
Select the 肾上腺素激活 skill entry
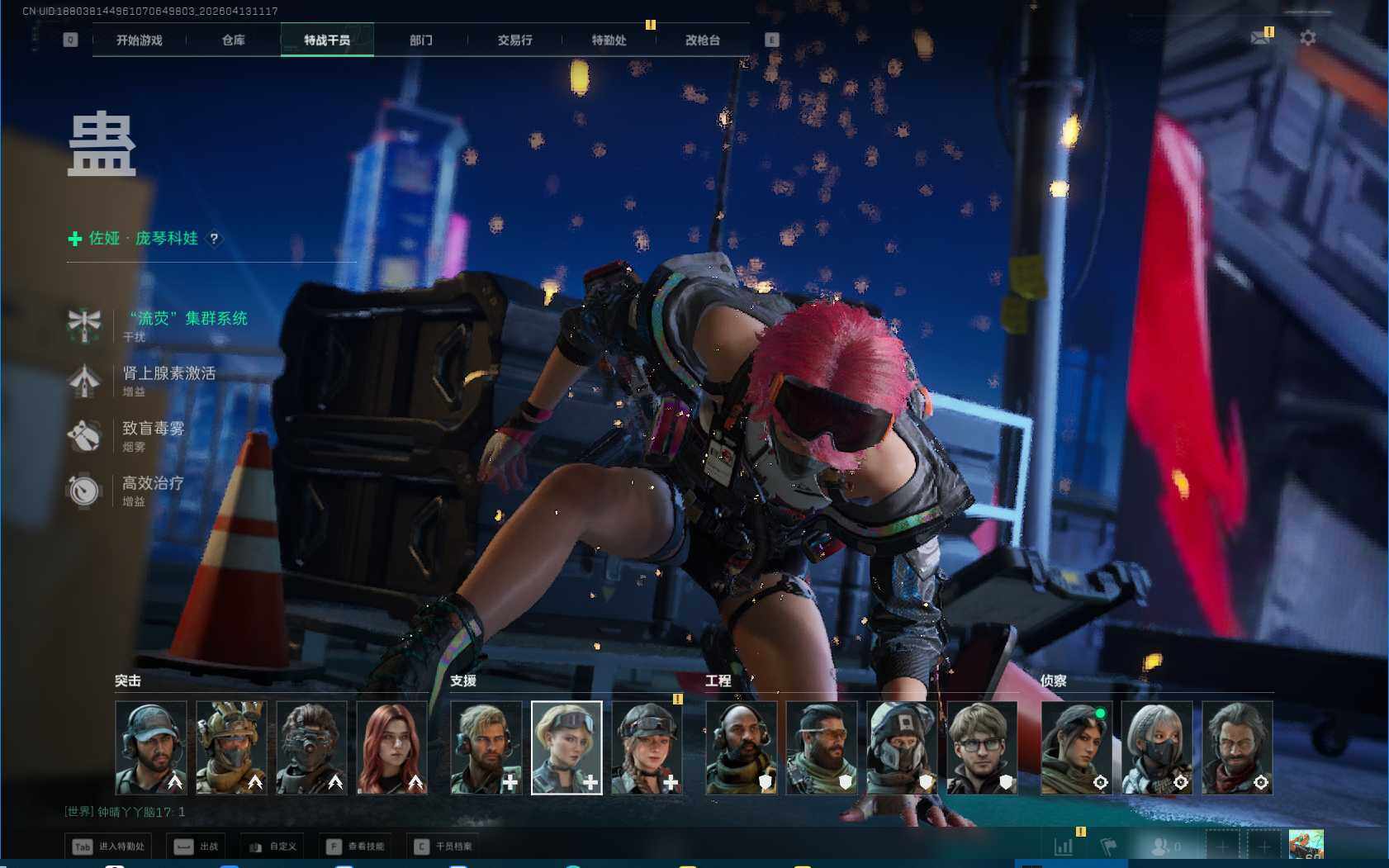(x=168, y=373)
